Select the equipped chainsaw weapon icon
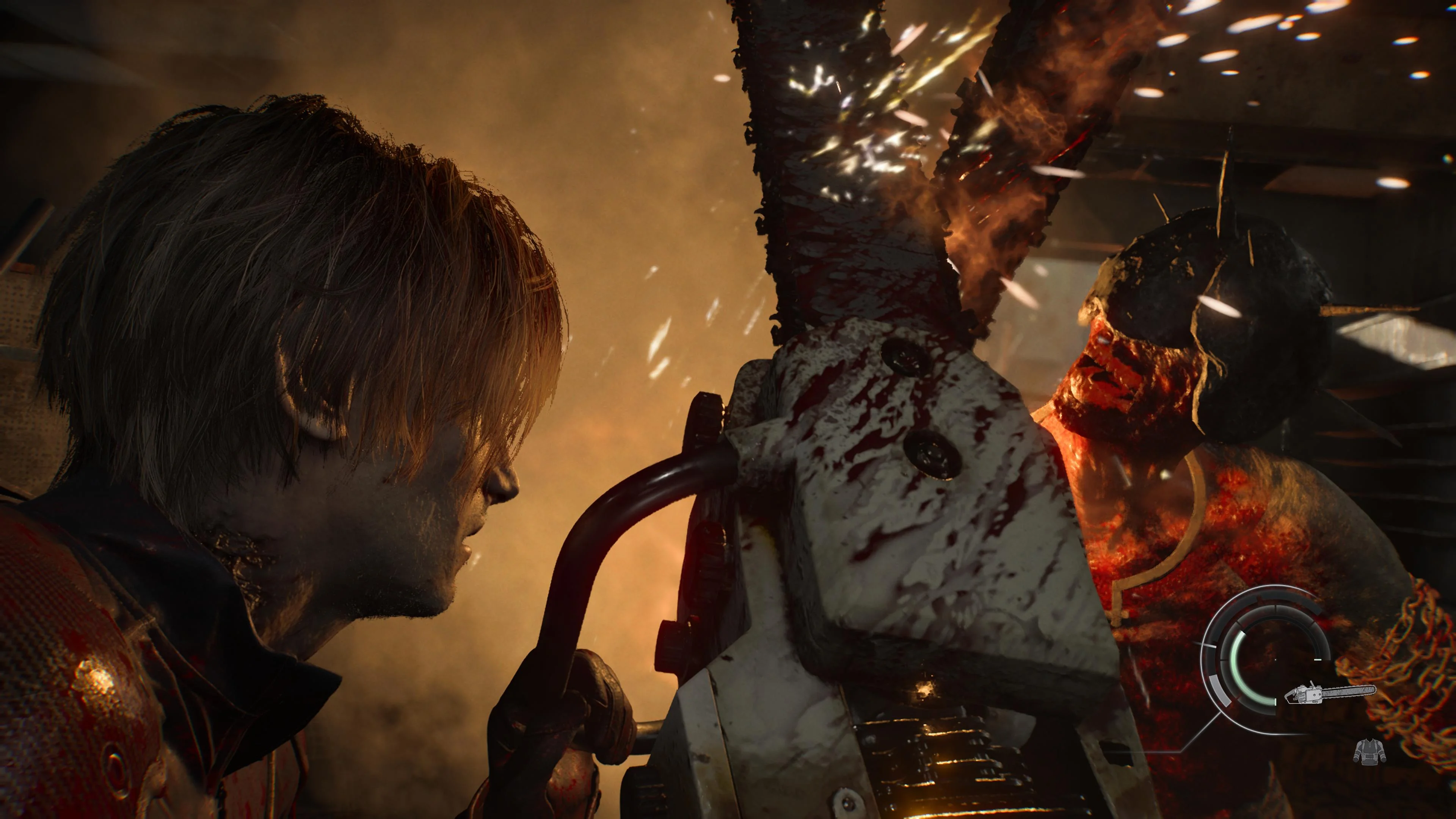 tap(1330, 693)
